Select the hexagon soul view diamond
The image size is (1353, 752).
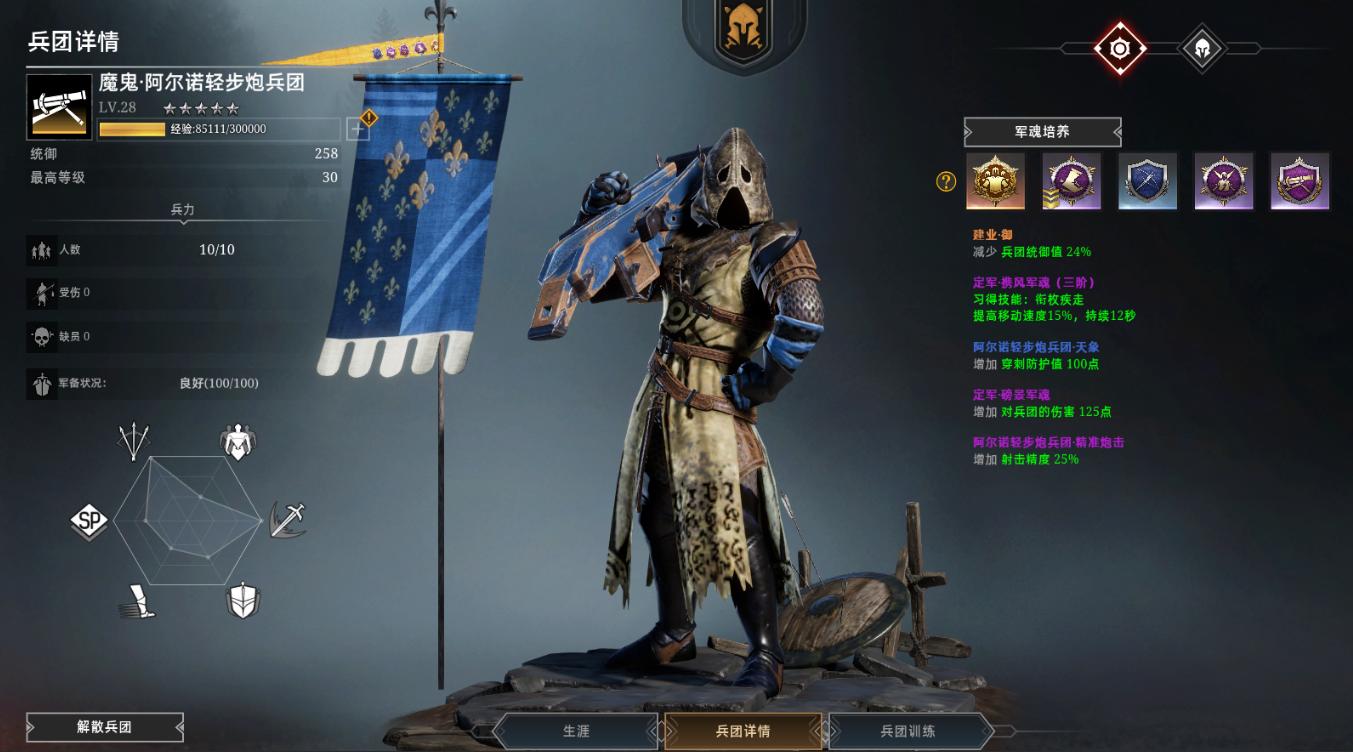1120,47
